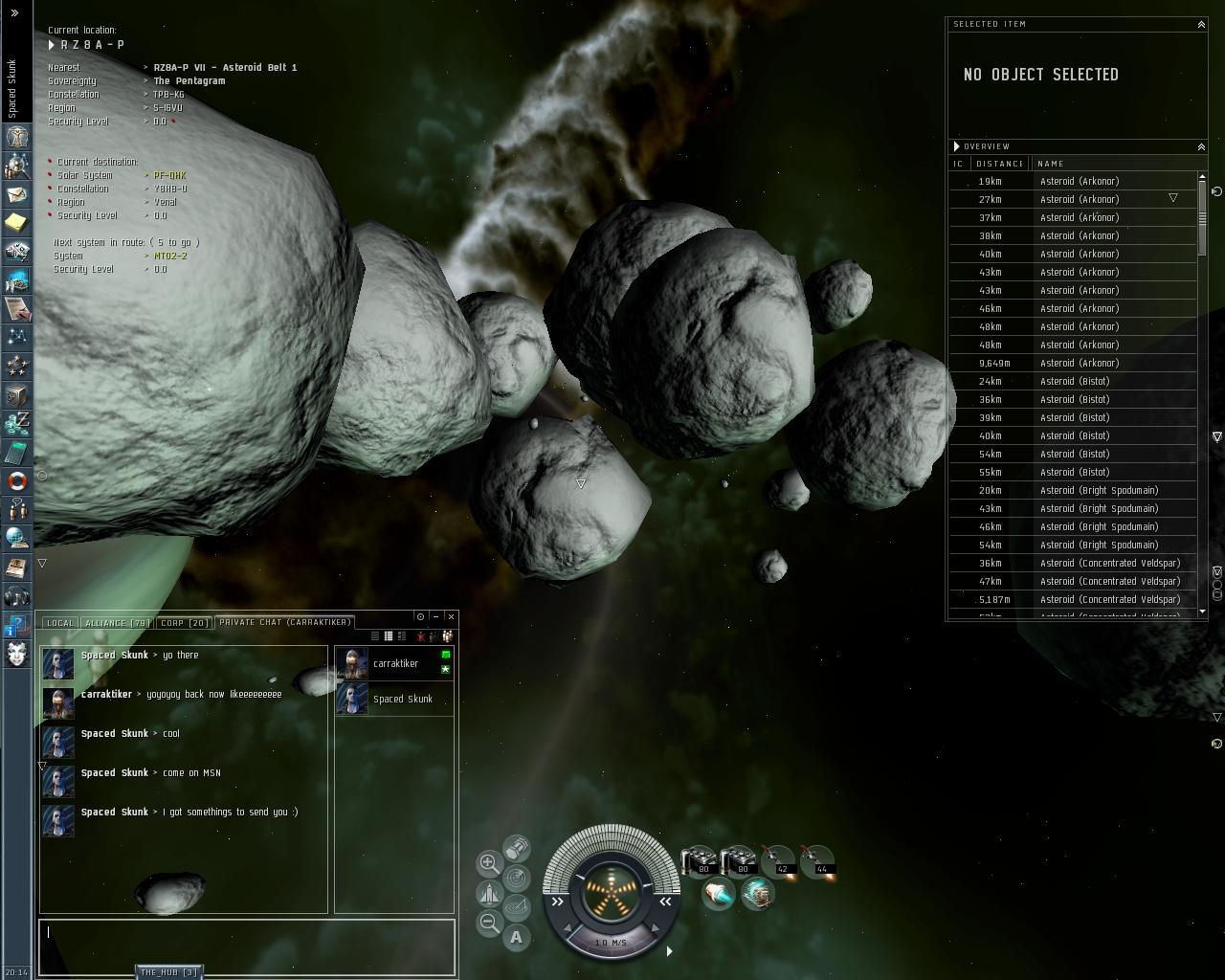Click the chat message input box
The width and height of the screenshot is (1225, 980).
pos(247,947)
